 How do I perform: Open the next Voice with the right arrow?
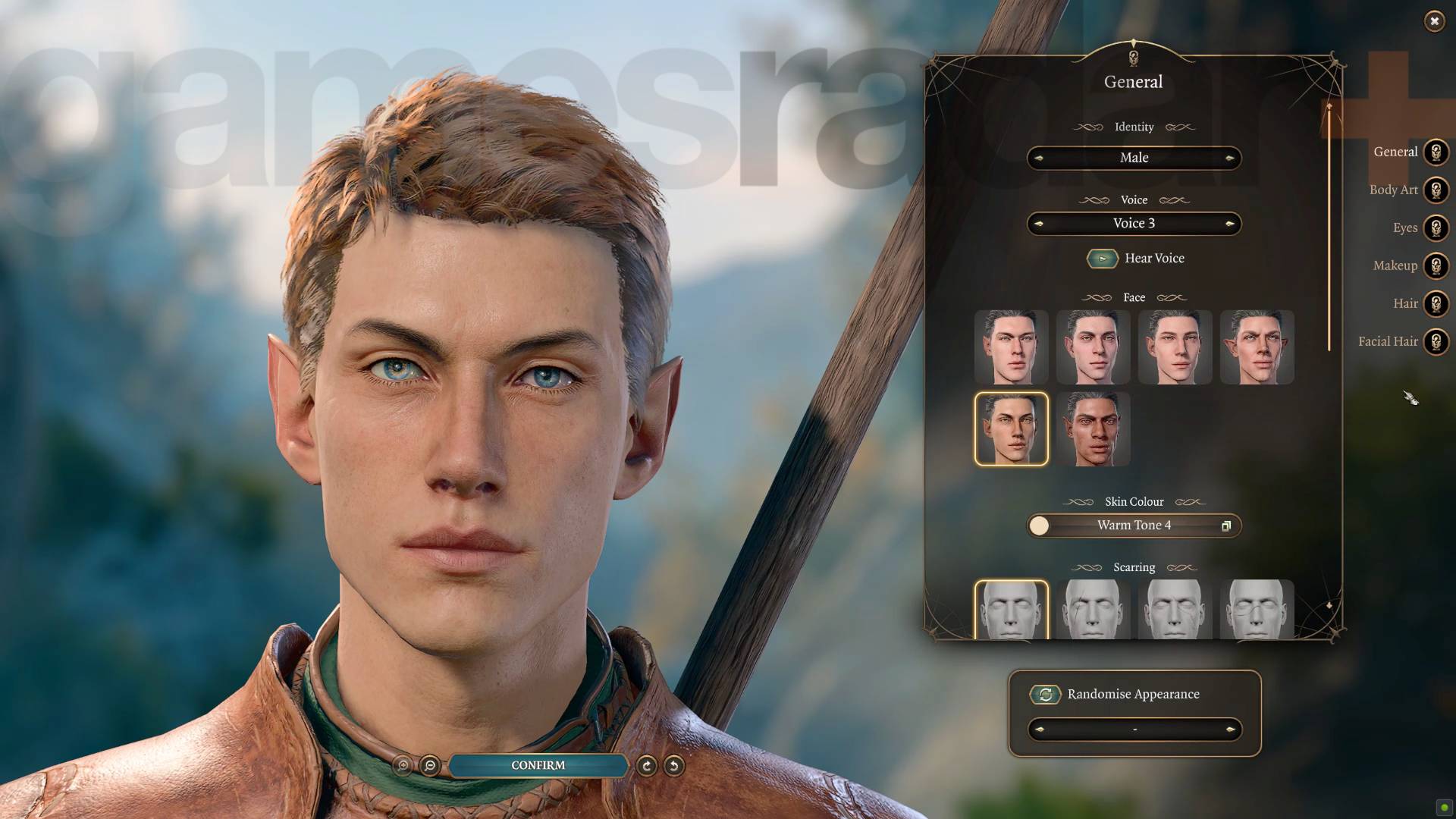1231,223
